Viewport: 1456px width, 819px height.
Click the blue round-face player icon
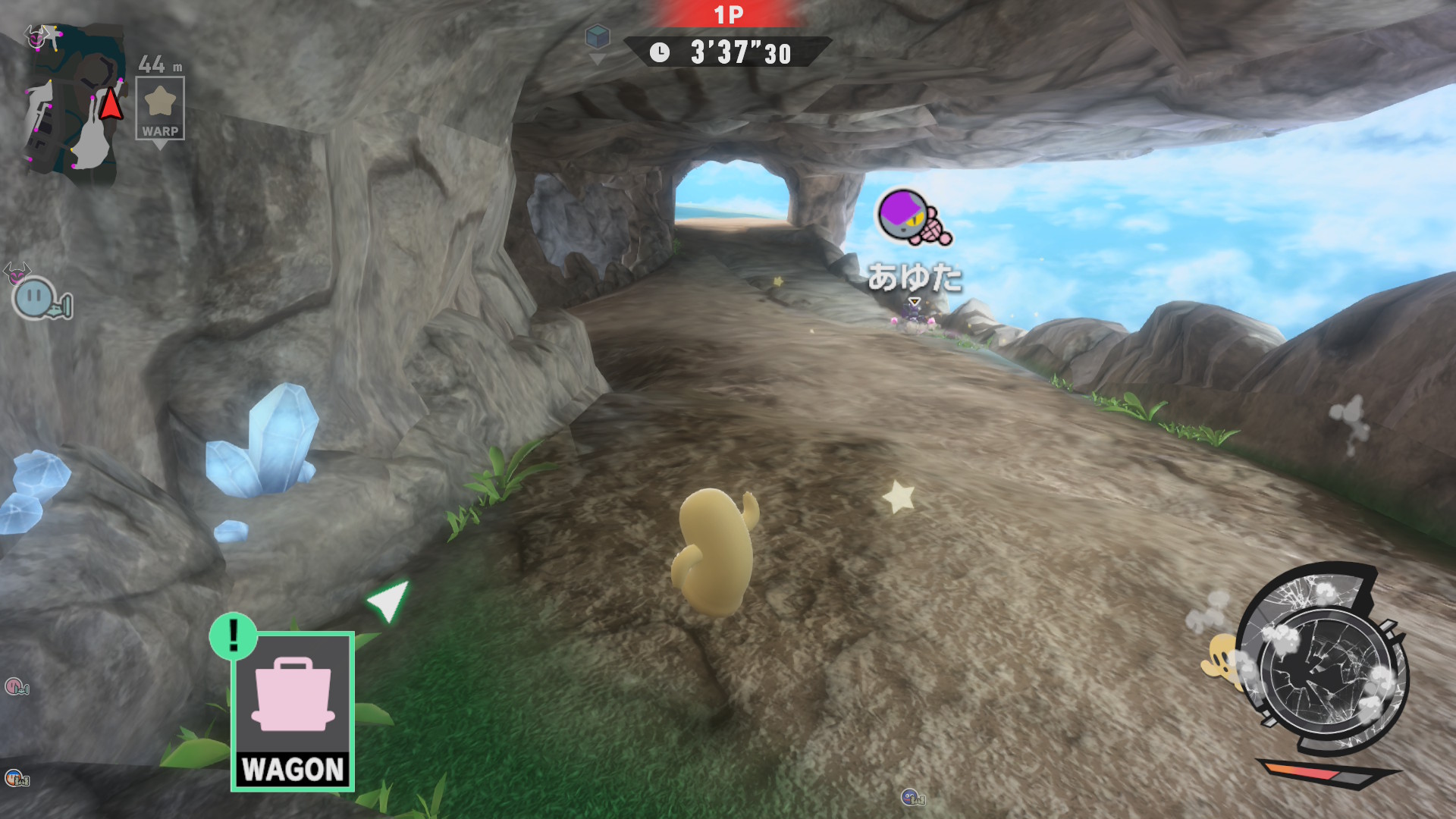point(36,297)
